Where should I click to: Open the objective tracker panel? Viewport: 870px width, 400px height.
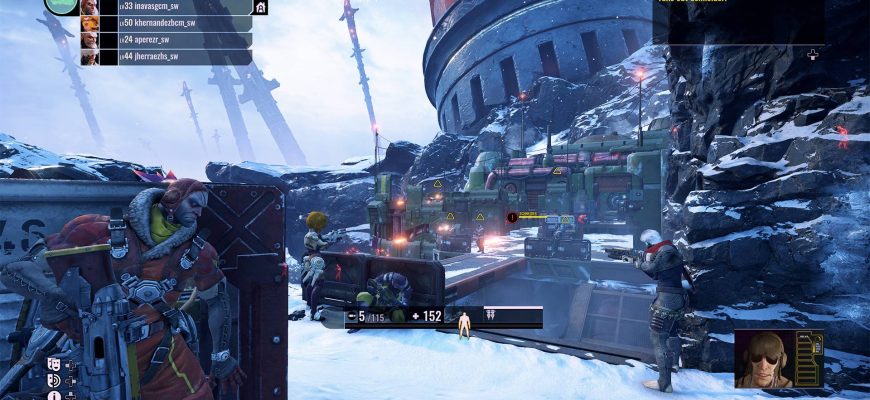click(740, 20)
